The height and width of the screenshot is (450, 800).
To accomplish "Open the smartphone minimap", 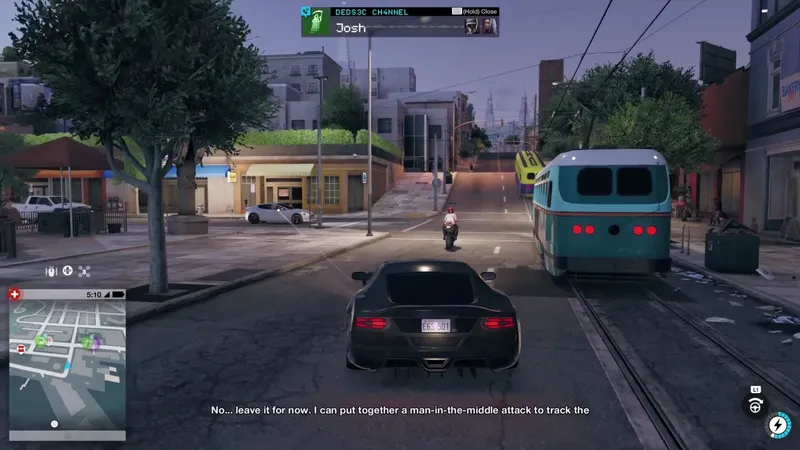I will 67,363.
